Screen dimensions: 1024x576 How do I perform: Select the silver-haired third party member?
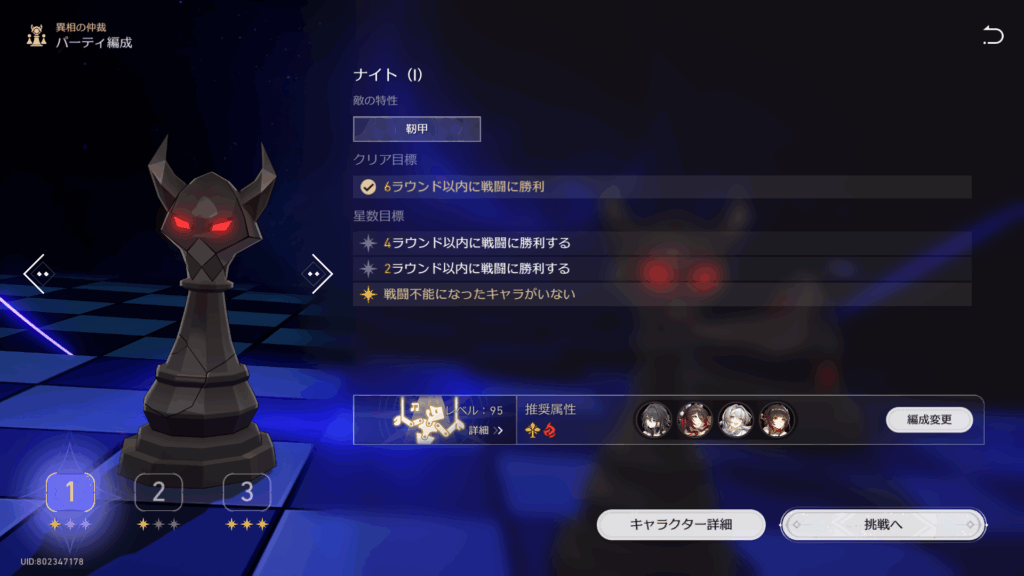(735, 420)
